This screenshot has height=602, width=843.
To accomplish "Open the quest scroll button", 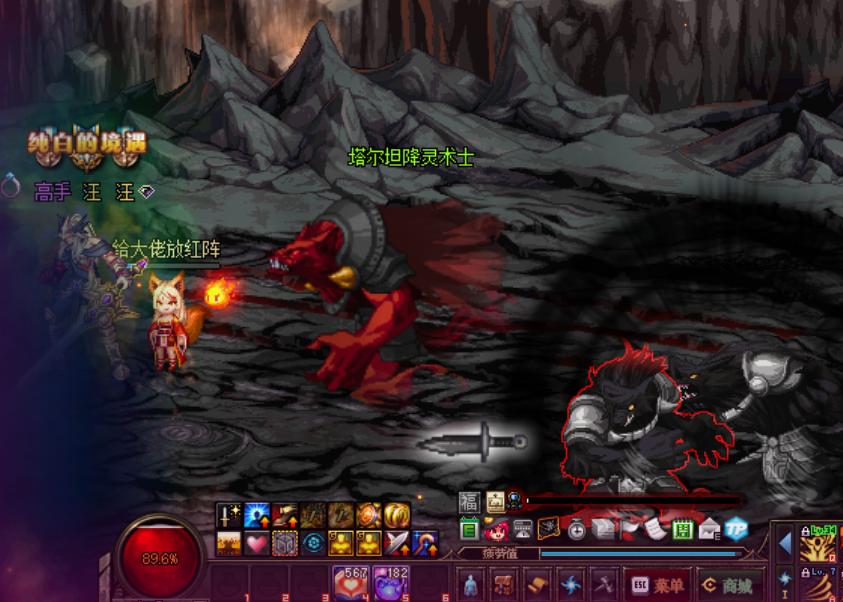I will click(x=536, y=585).
